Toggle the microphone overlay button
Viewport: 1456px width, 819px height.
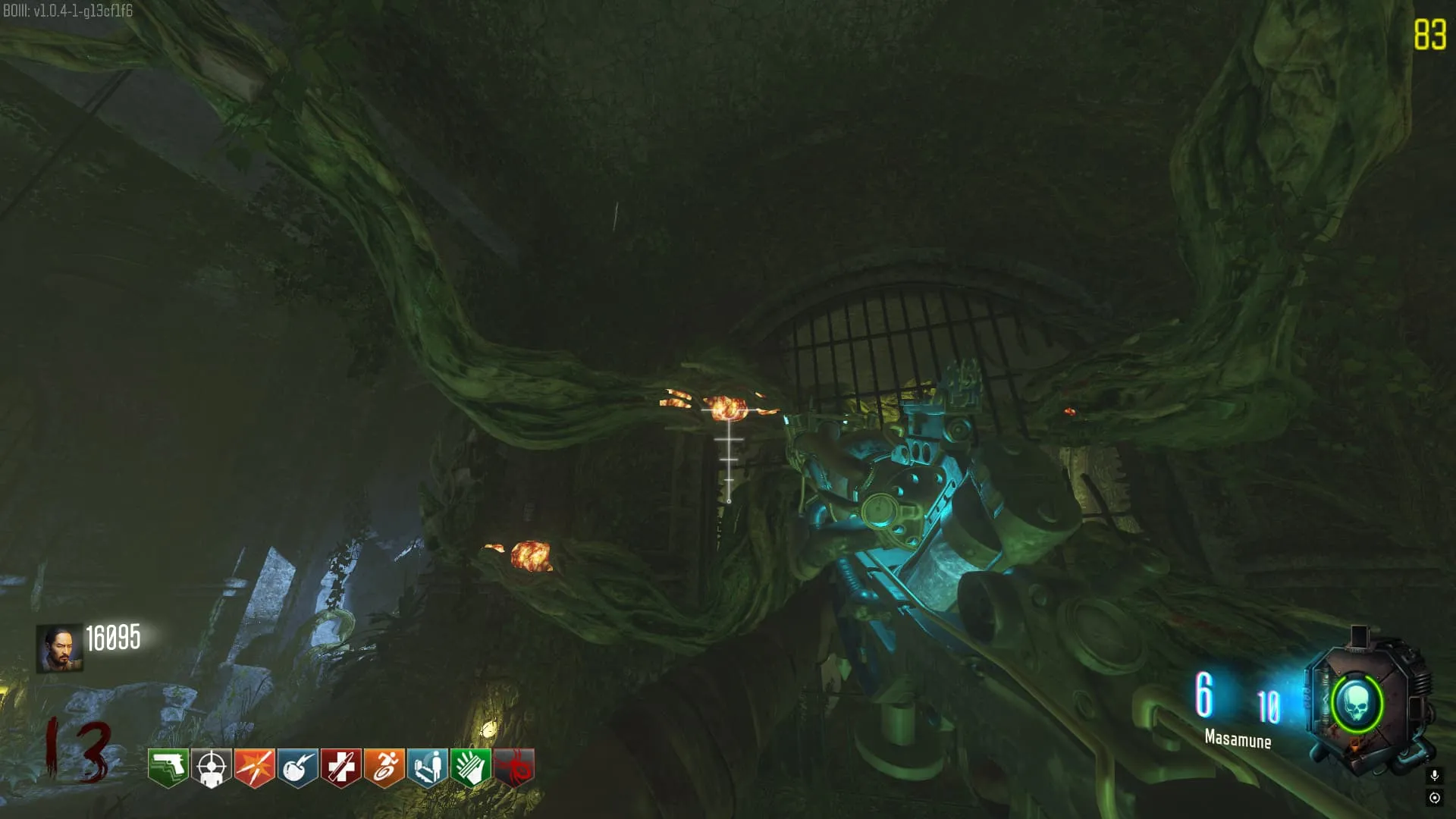click(x=1434, y=775)
